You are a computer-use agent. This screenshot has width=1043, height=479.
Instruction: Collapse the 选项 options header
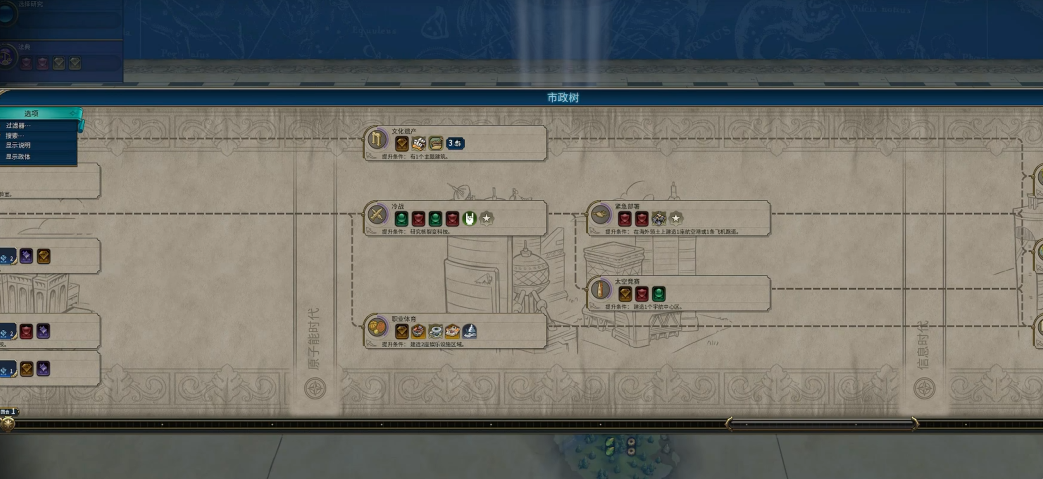(38, 114)
